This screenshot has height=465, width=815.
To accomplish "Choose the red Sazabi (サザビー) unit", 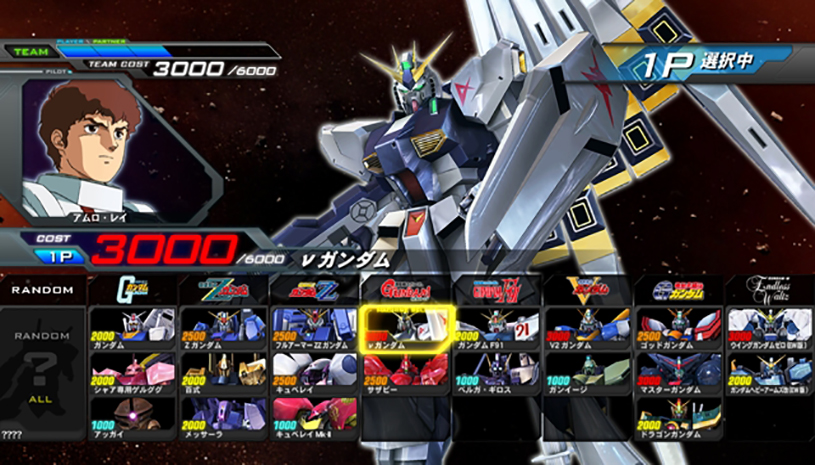I will 407,372.
